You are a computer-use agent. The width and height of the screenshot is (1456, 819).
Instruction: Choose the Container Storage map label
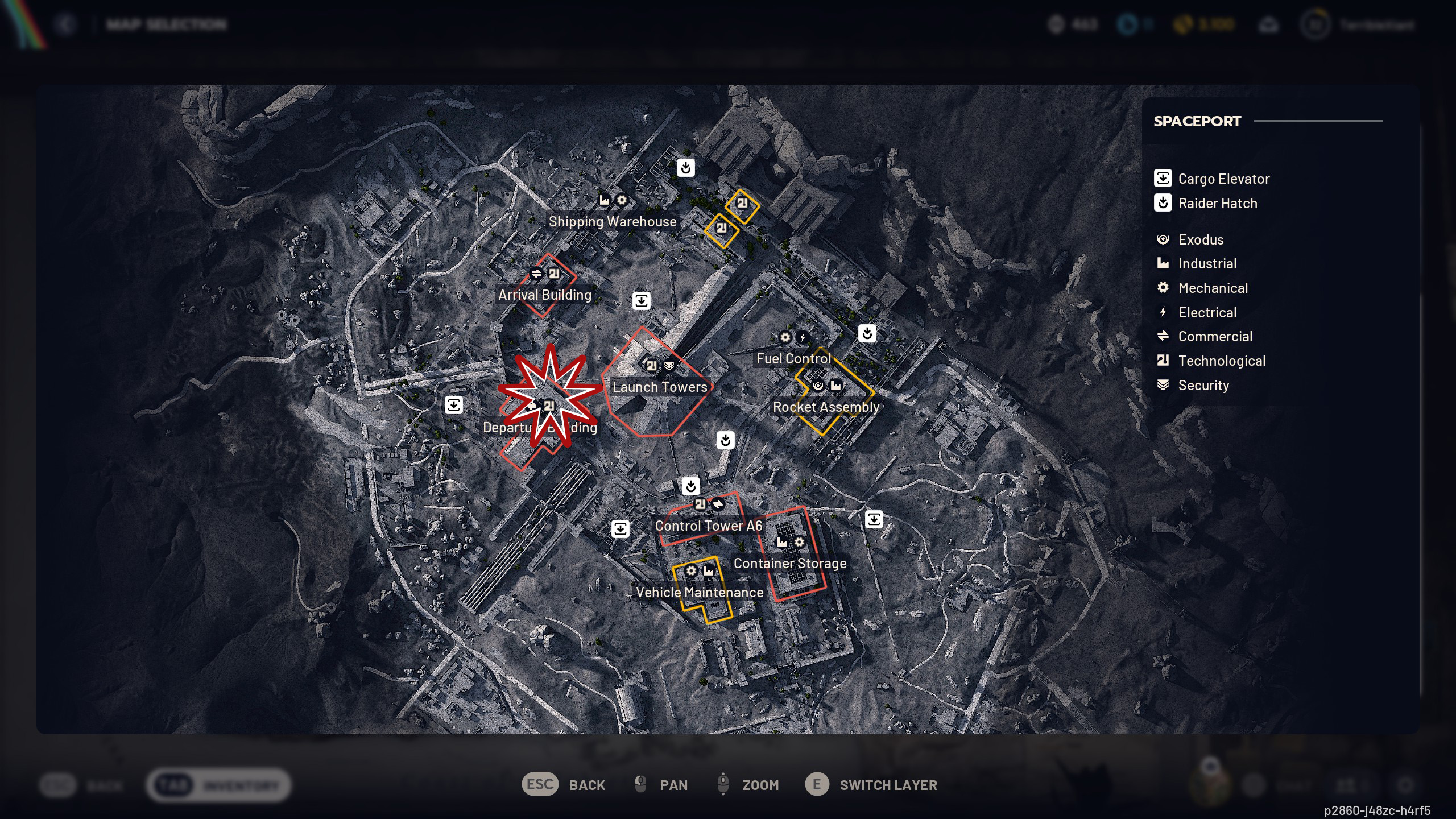pos(789,563)
